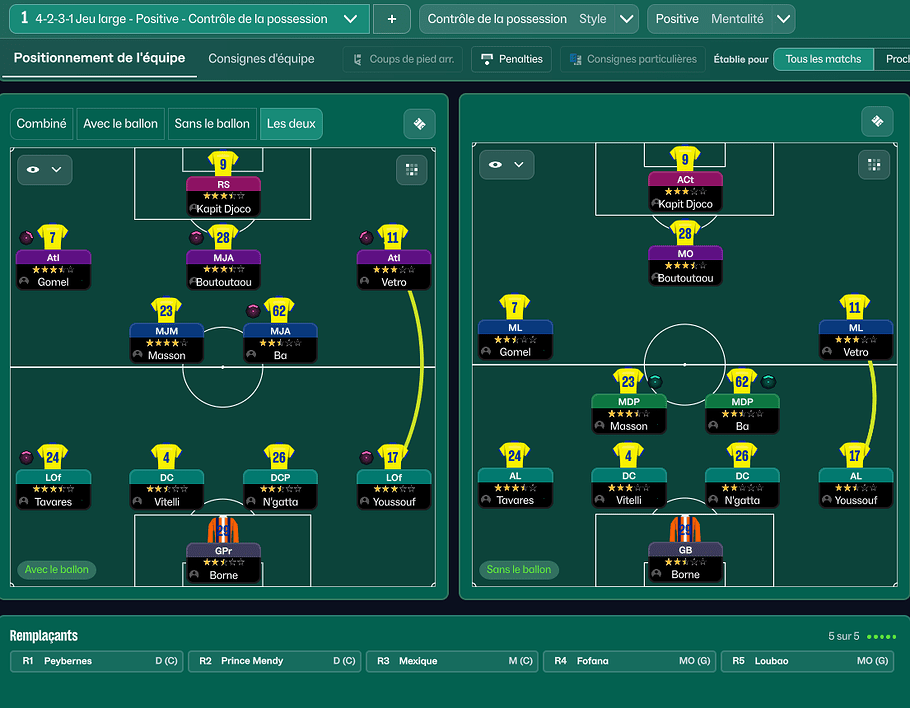Open the tactic name dropdown
The width and height of the screenshot is (910, 708).
349,19
